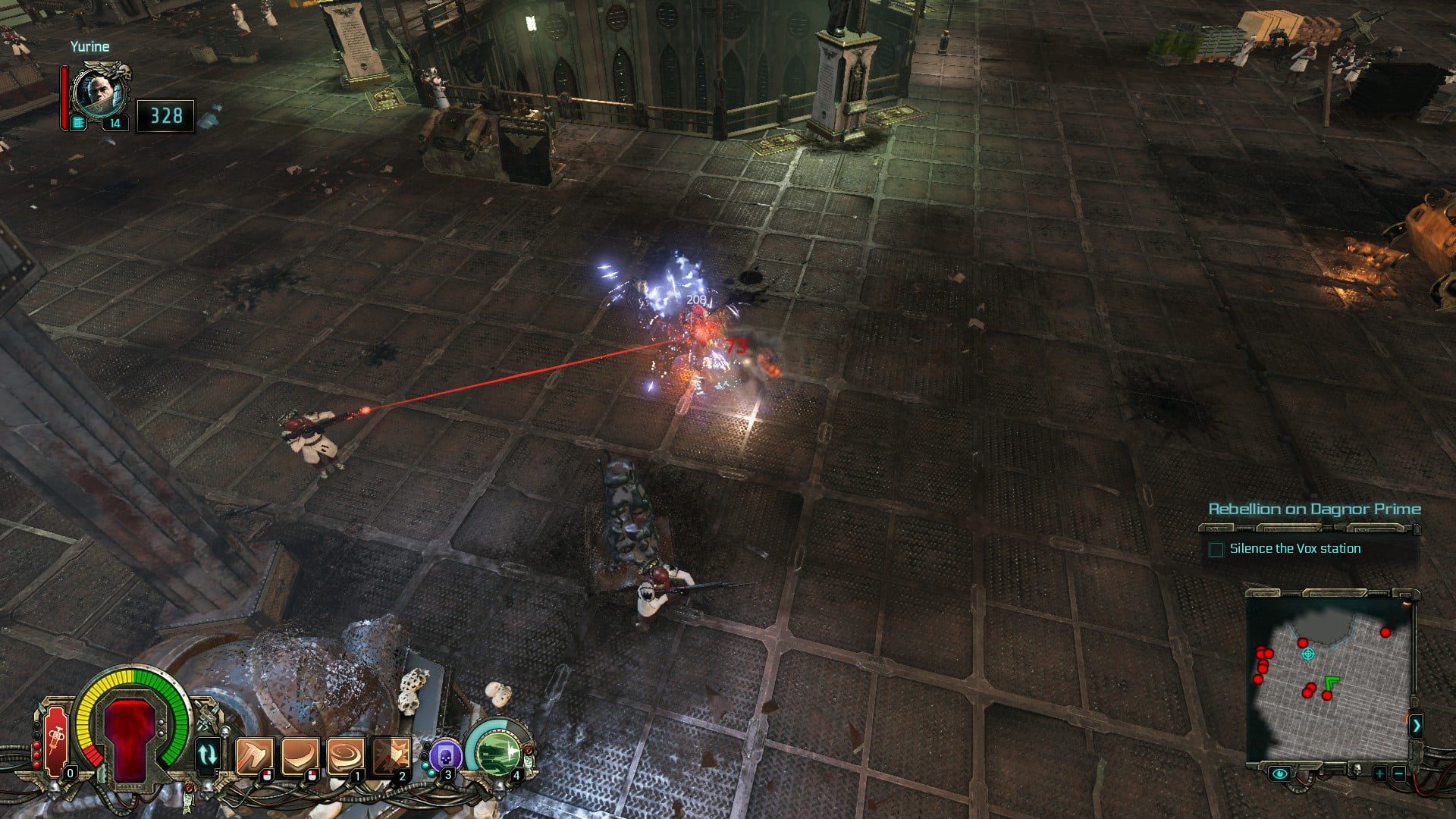Image resolution: width=1456 pixels, height=819 pixels.
Task: Click the cyan objective marker on minimap
Action: coord(1307,654)
